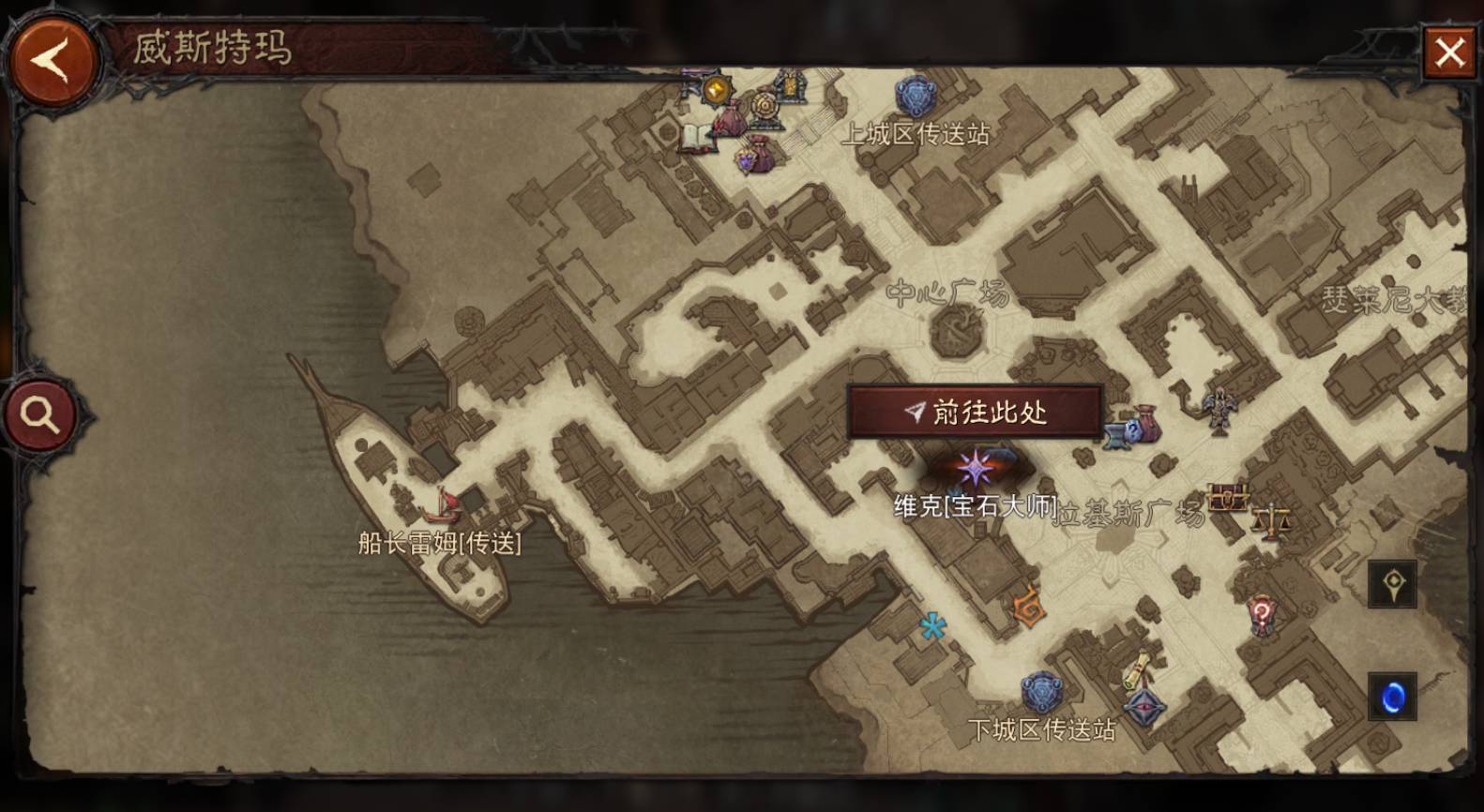This screenshot has height=812, width=1484.
Task: Click the merchant scales marker
Action: pos(1272,518)
